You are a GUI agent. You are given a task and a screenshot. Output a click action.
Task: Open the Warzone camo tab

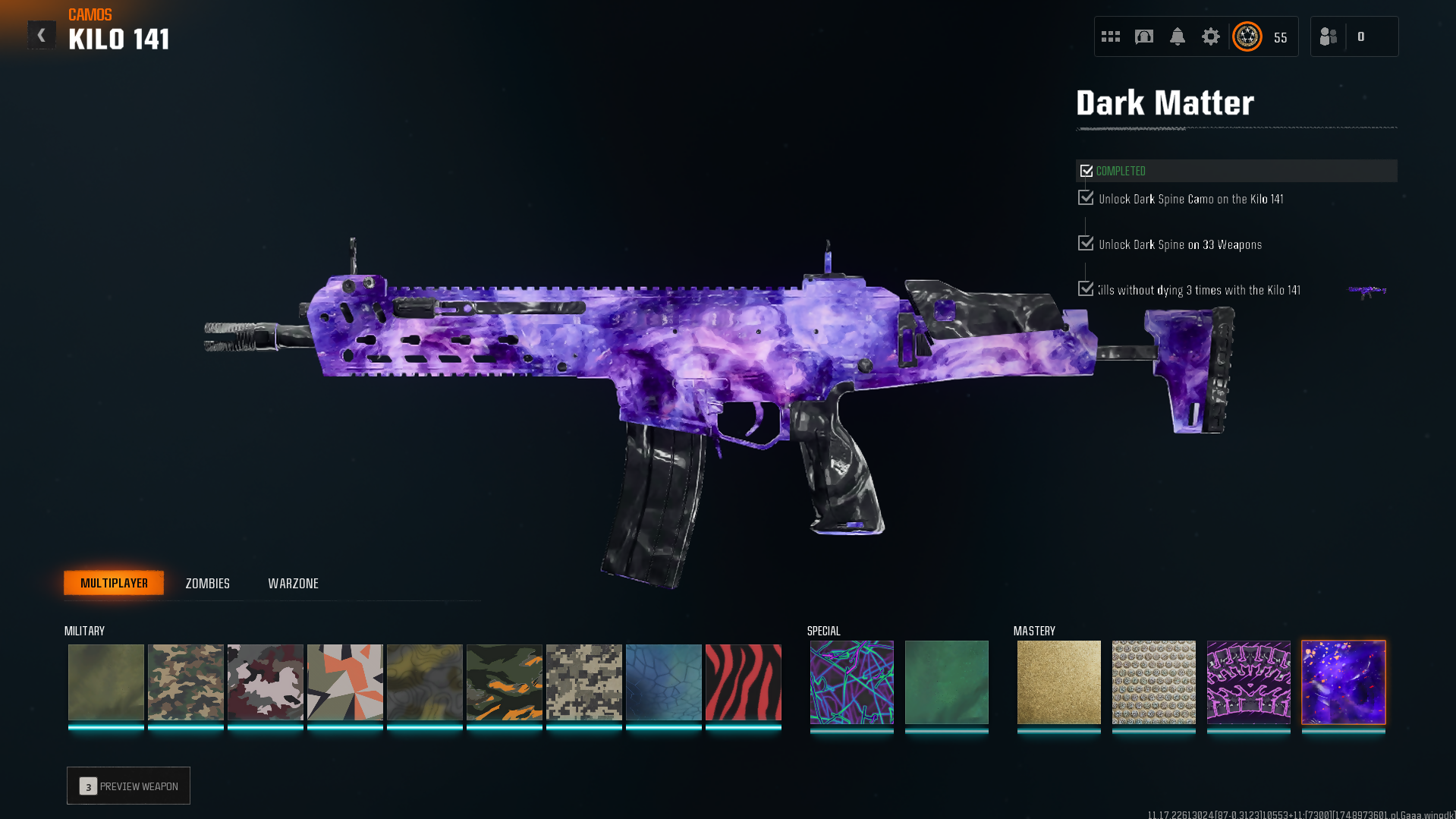point(293,583)
